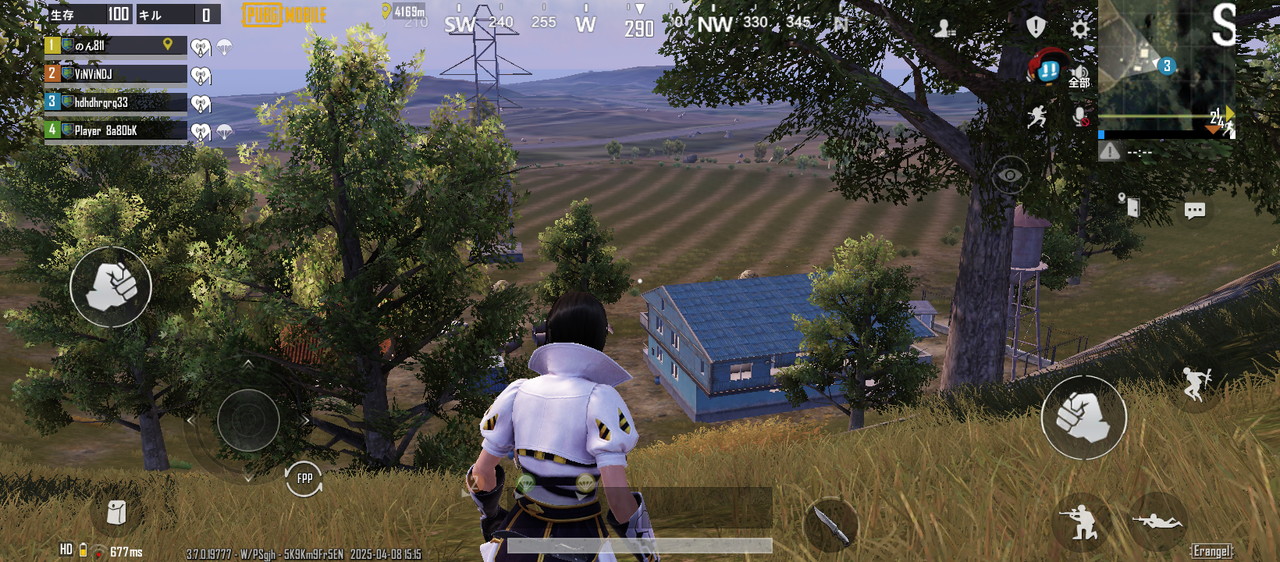This screenshot has width=1280, height=562.
Task: Tap the shield report icon
Action: pos(1036,27)
